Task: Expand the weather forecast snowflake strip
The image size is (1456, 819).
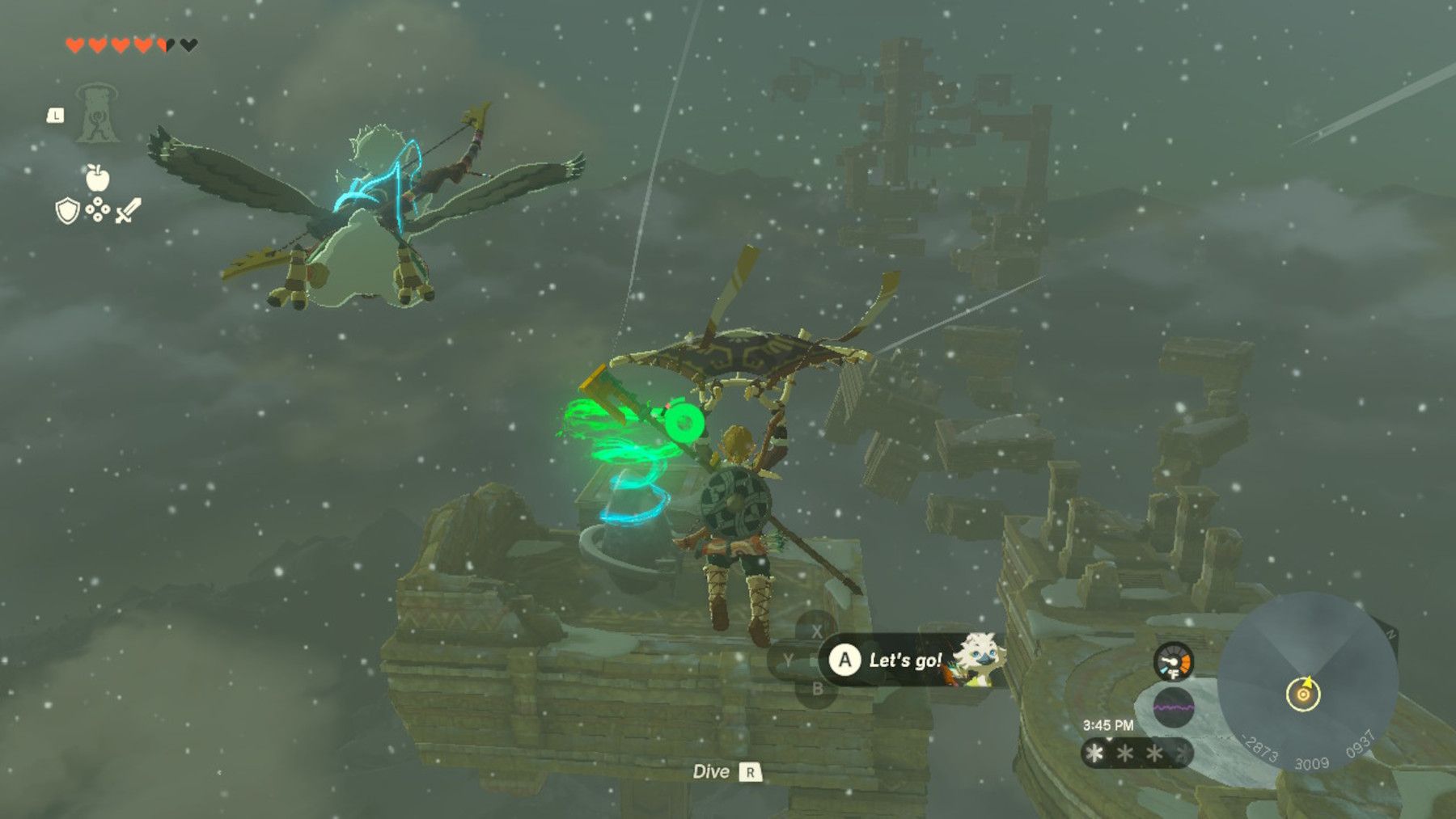Action: coord(1132,754)
